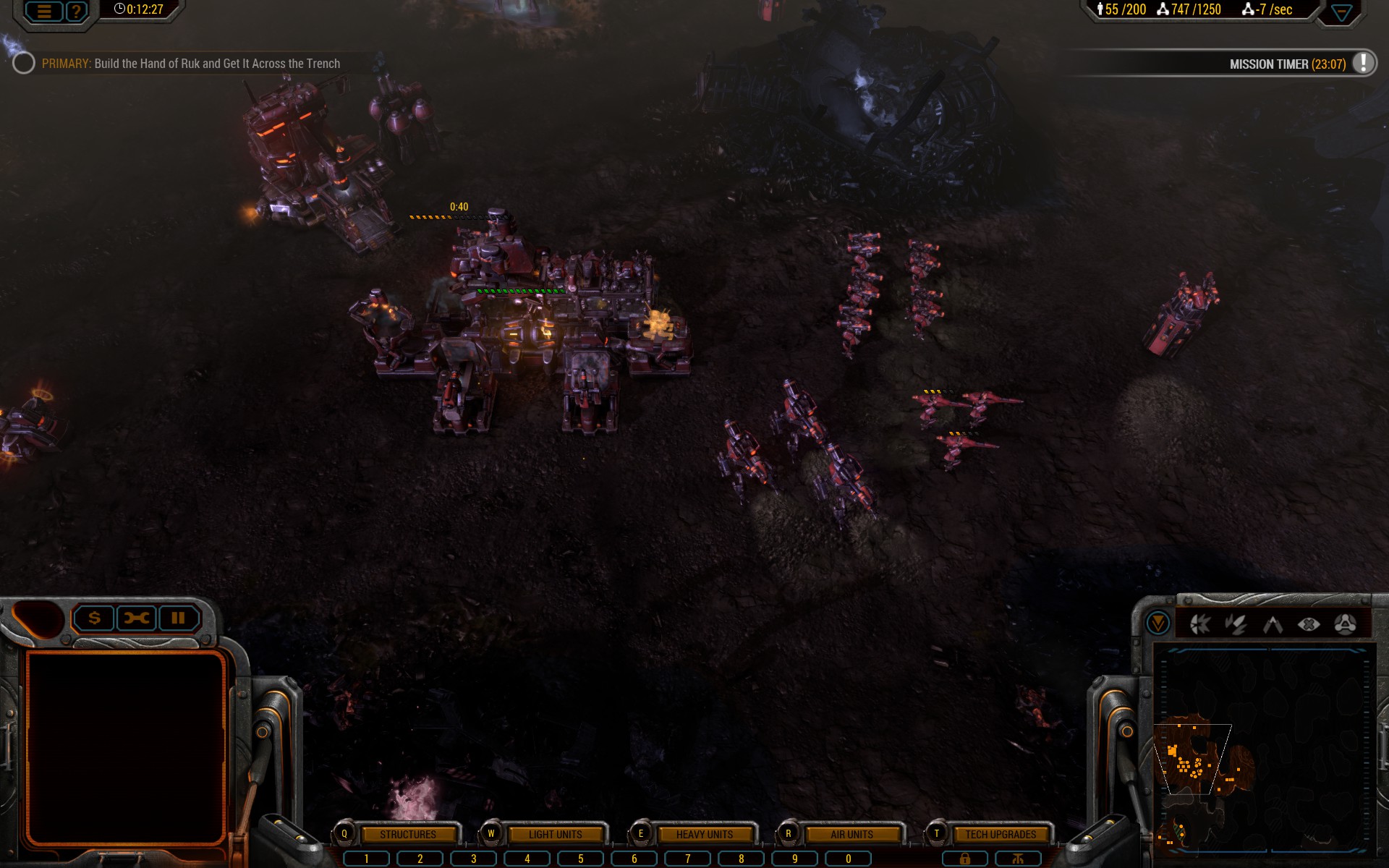The image size is (1389, 868).
Task: Show the Air Units tab
Action: pyautogui.click(x=851, y=834)
